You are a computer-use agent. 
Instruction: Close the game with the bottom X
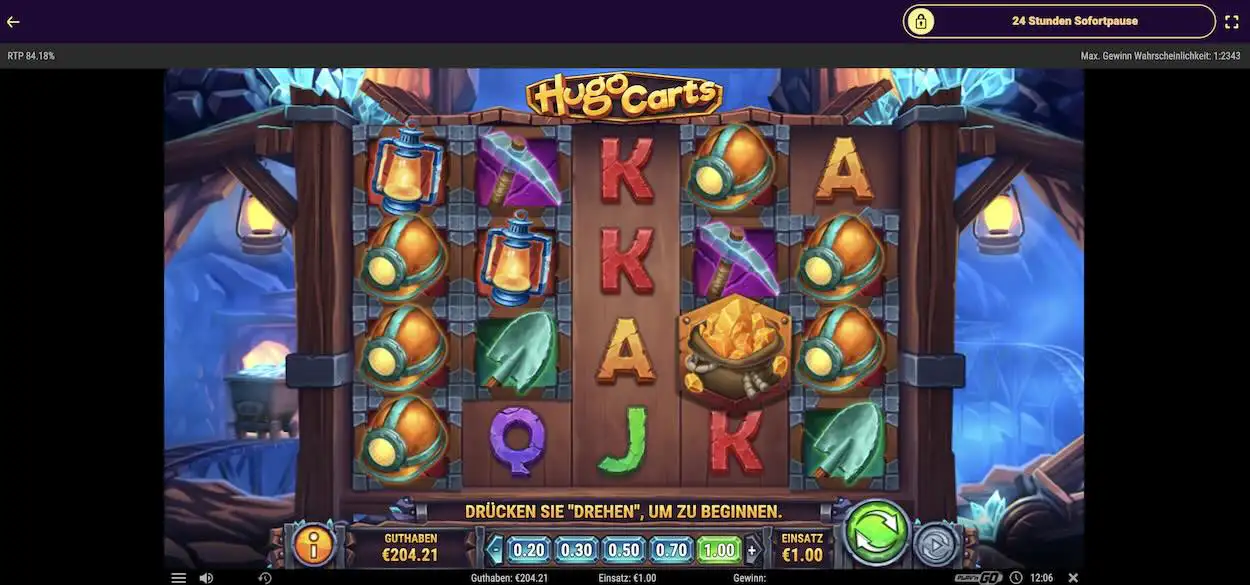1073,578
